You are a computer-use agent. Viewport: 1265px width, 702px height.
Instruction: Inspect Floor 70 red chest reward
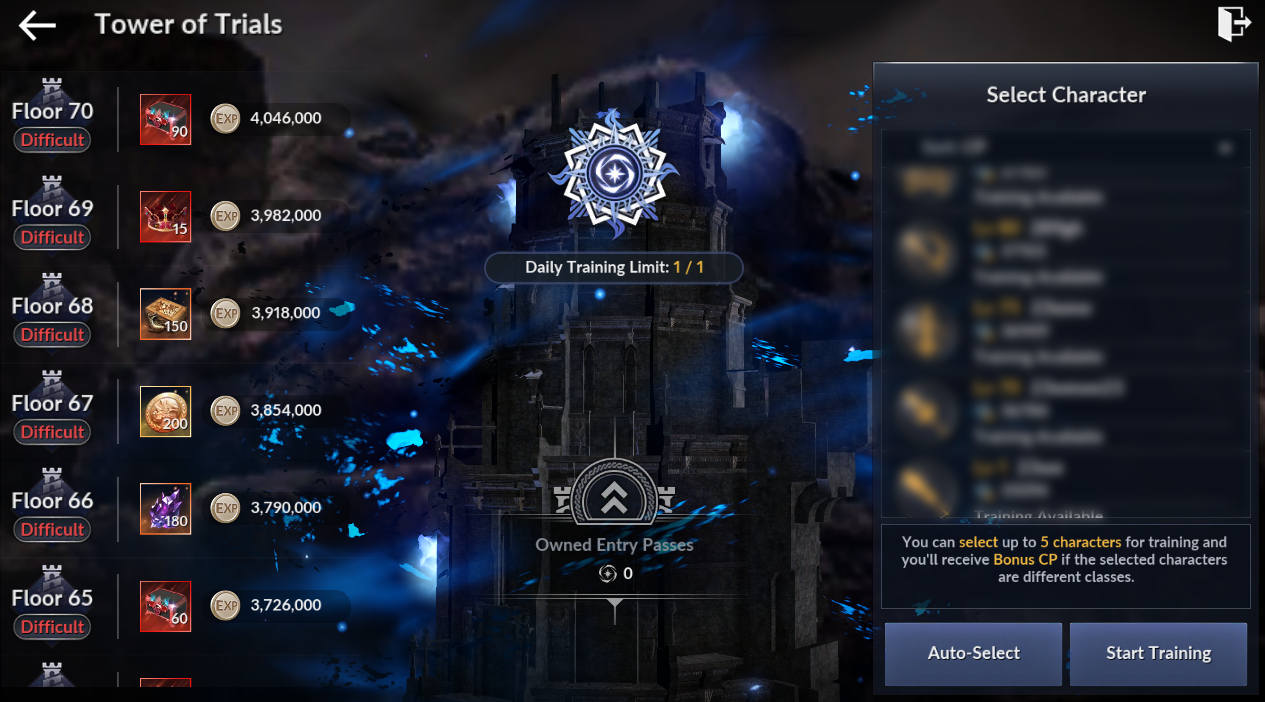click(x=165, y=120)
